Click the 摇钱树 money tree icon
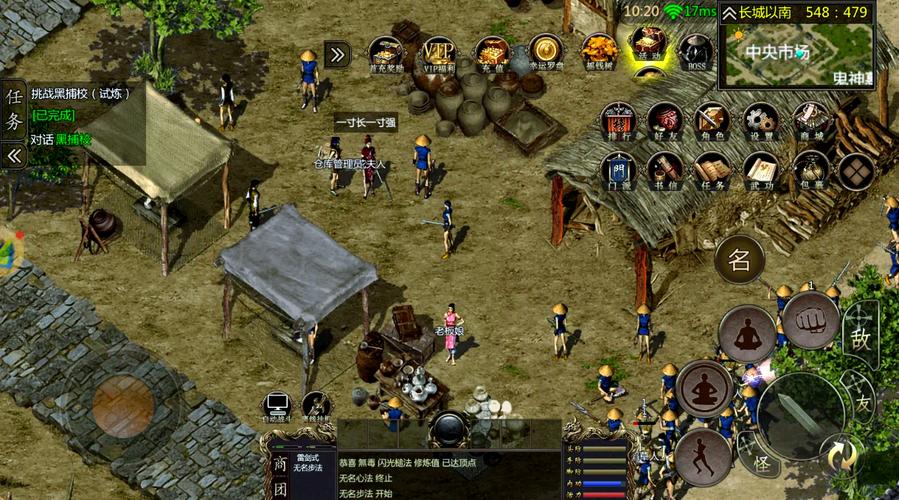Image resolution: width=899 pixels, height=500 pixels. coord(599,52)
